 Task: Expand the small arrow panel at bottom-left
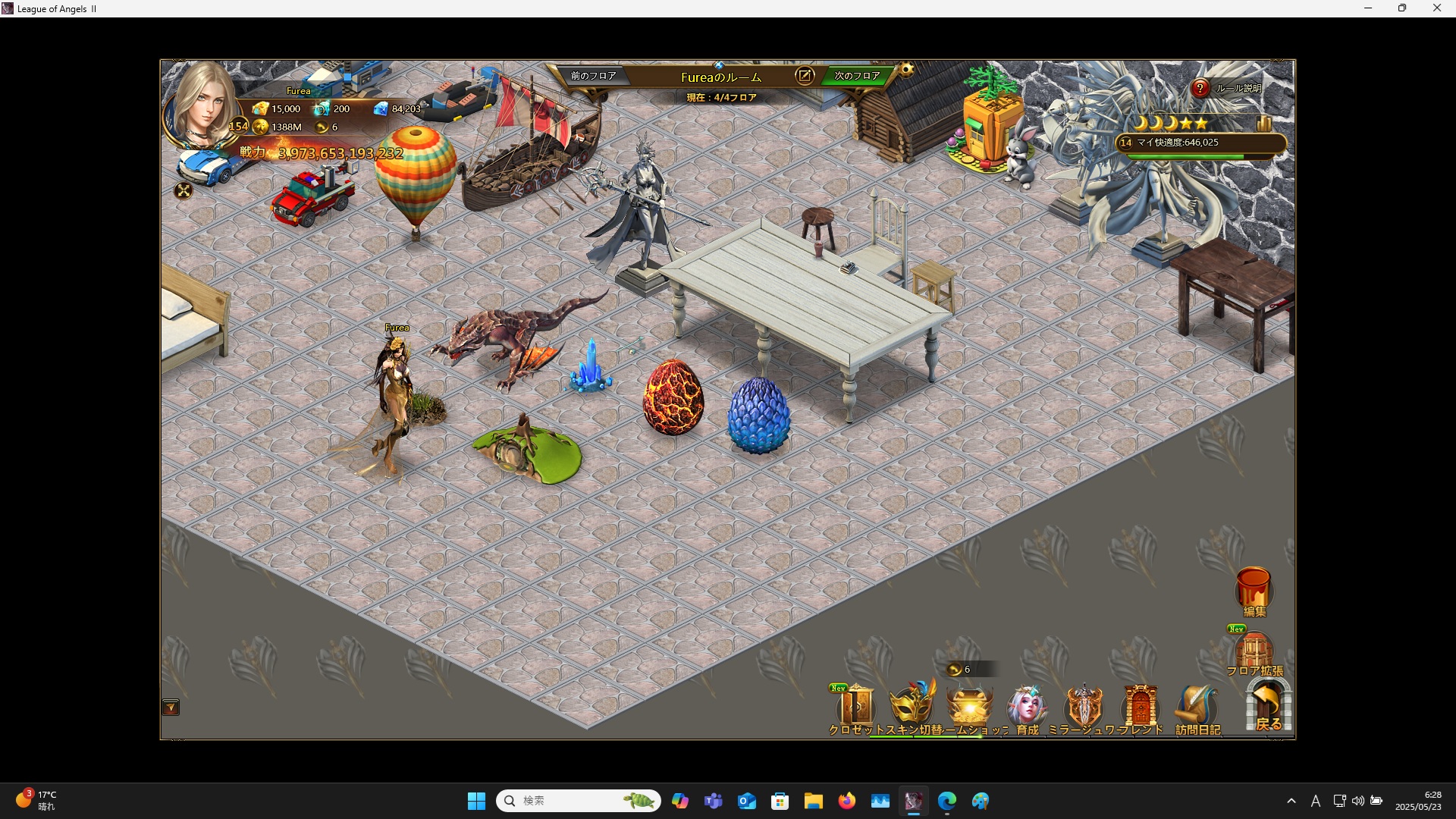(x=171, y=708)
